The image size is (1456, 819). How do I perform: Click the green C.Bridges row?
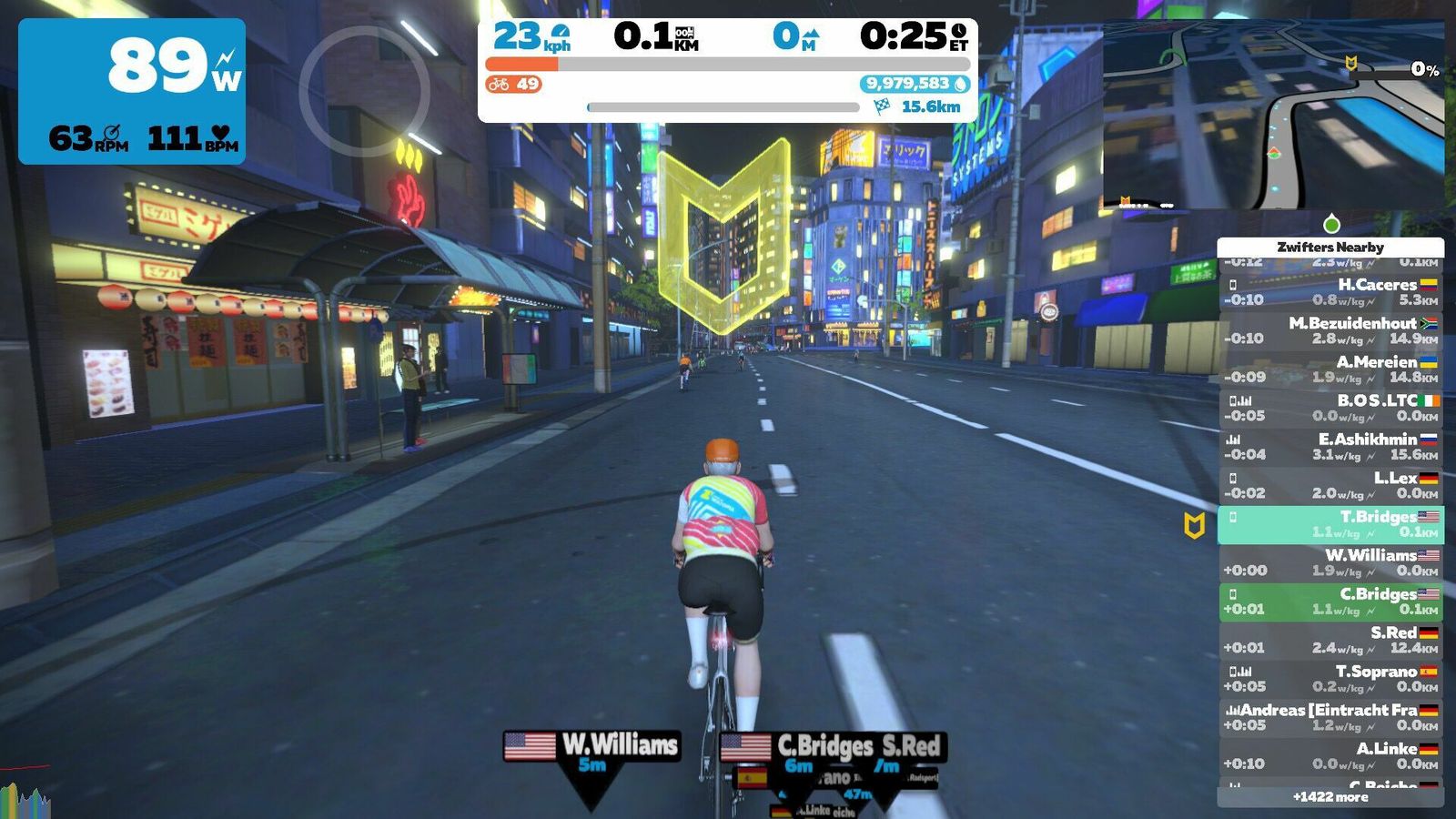point(1330,602)
